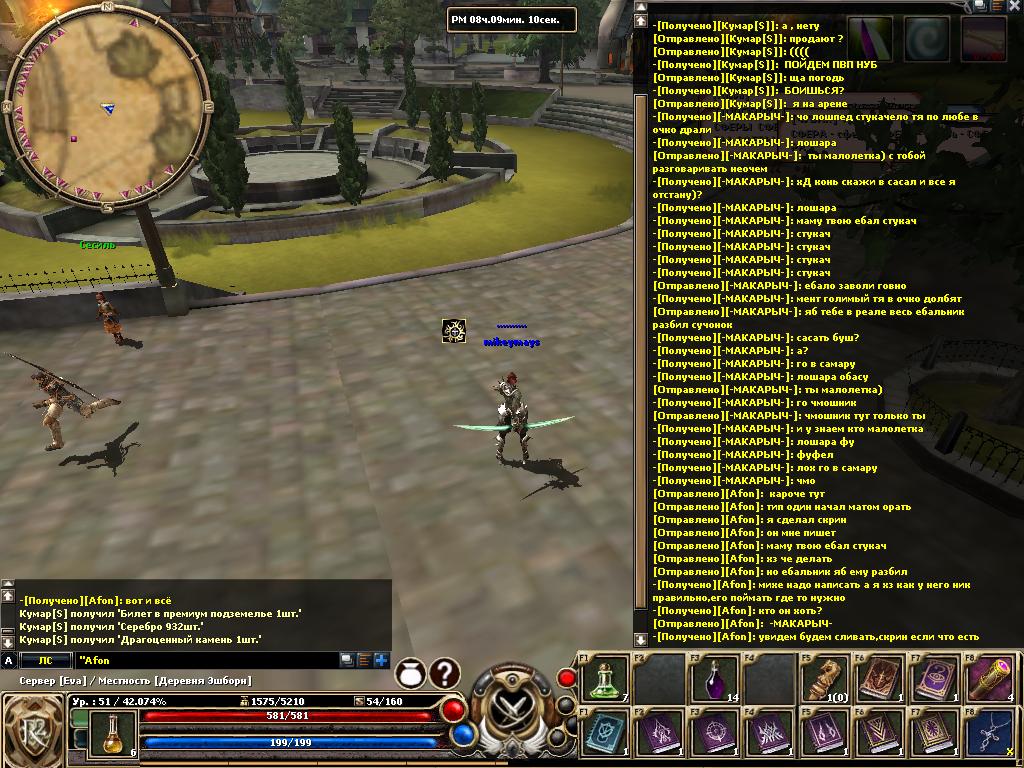Open the question mark help button
This screenshot has height=768, width=1024.
click(x=445, y=674)
